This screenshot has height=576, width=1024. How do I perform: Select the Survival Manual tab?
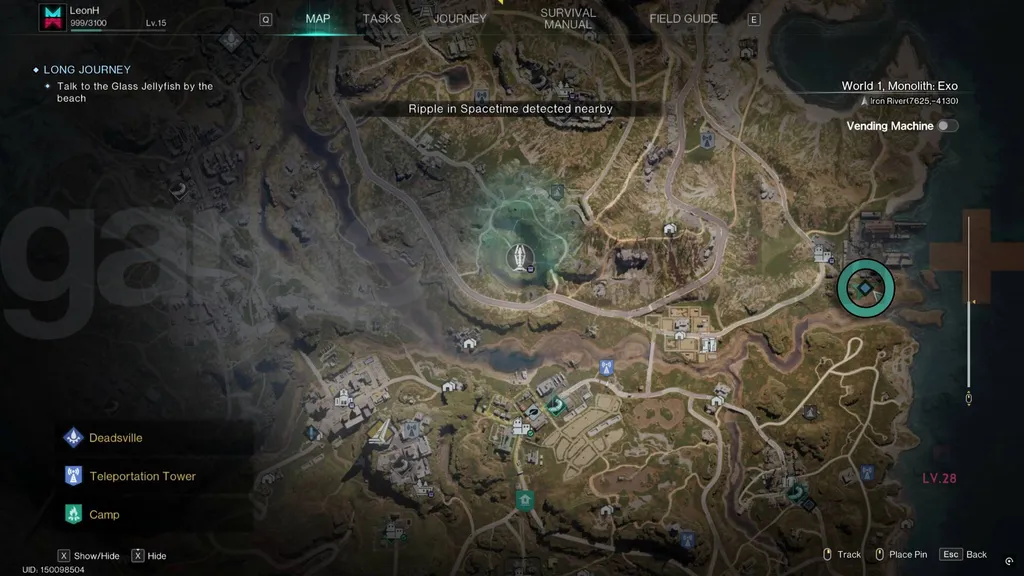click(568, 19)
